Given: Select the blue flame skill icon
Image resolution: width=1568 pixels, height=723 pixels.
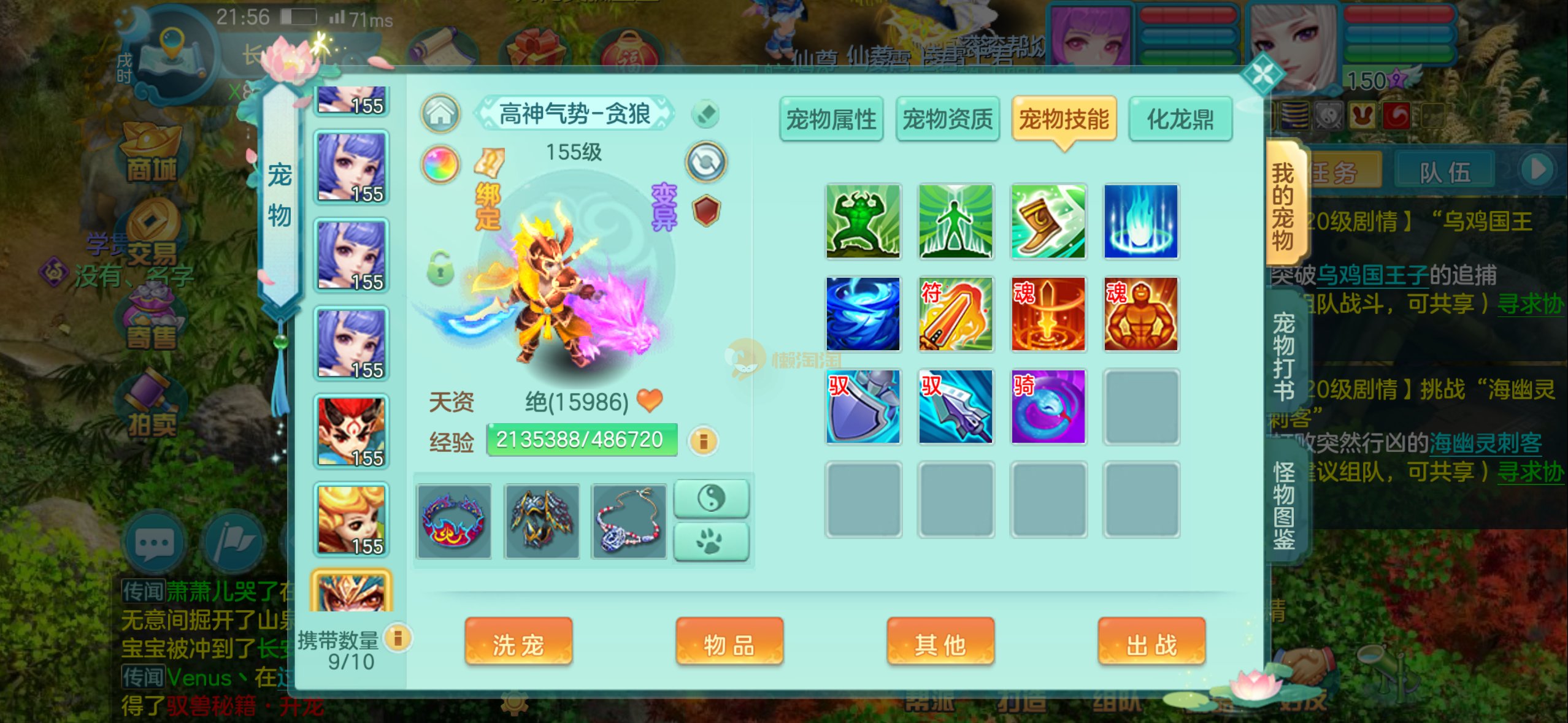Looking at the screenshot, I should [x=1140, y=221].
